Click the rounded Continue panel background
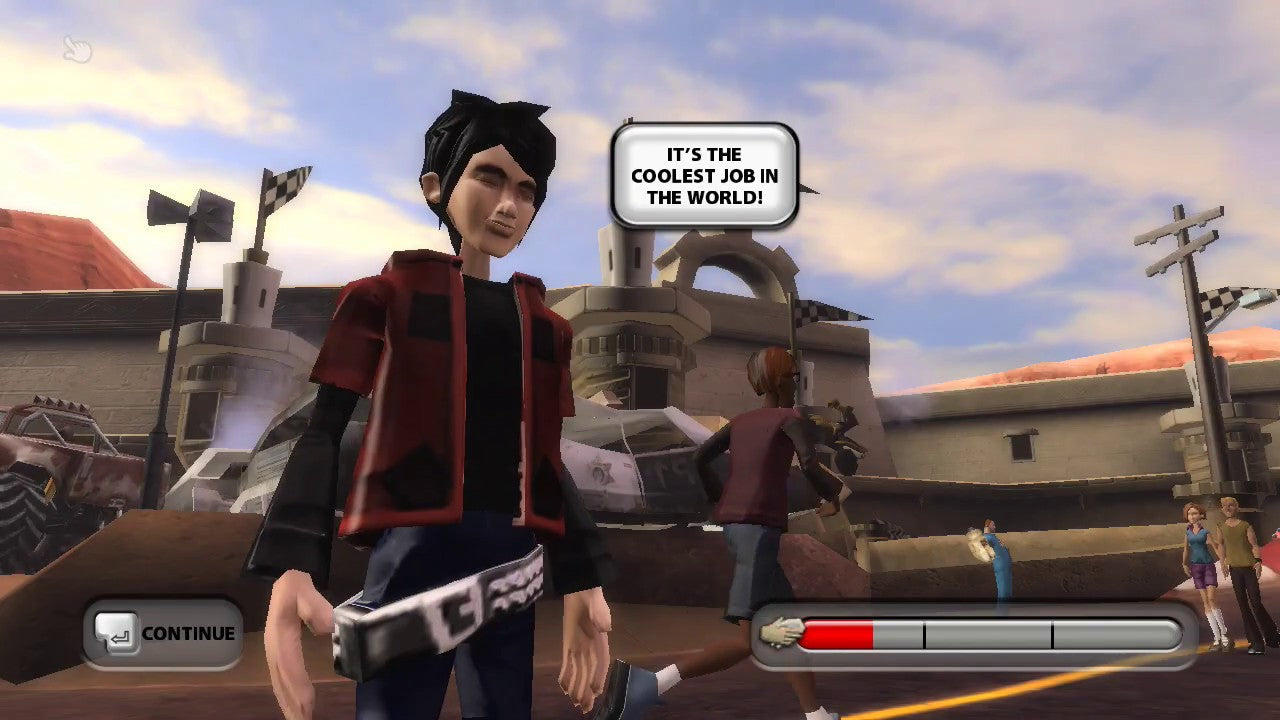Image resolution: width=1280 pixels, height=720 pixels. tap(162, 632)
